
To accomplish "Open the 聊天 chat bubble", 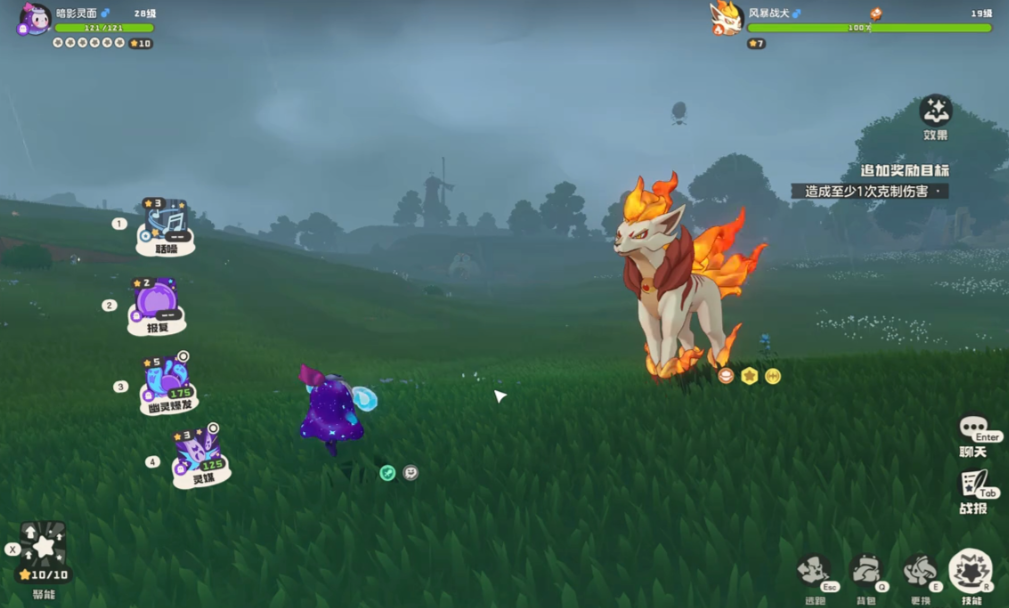I will 973,432.
